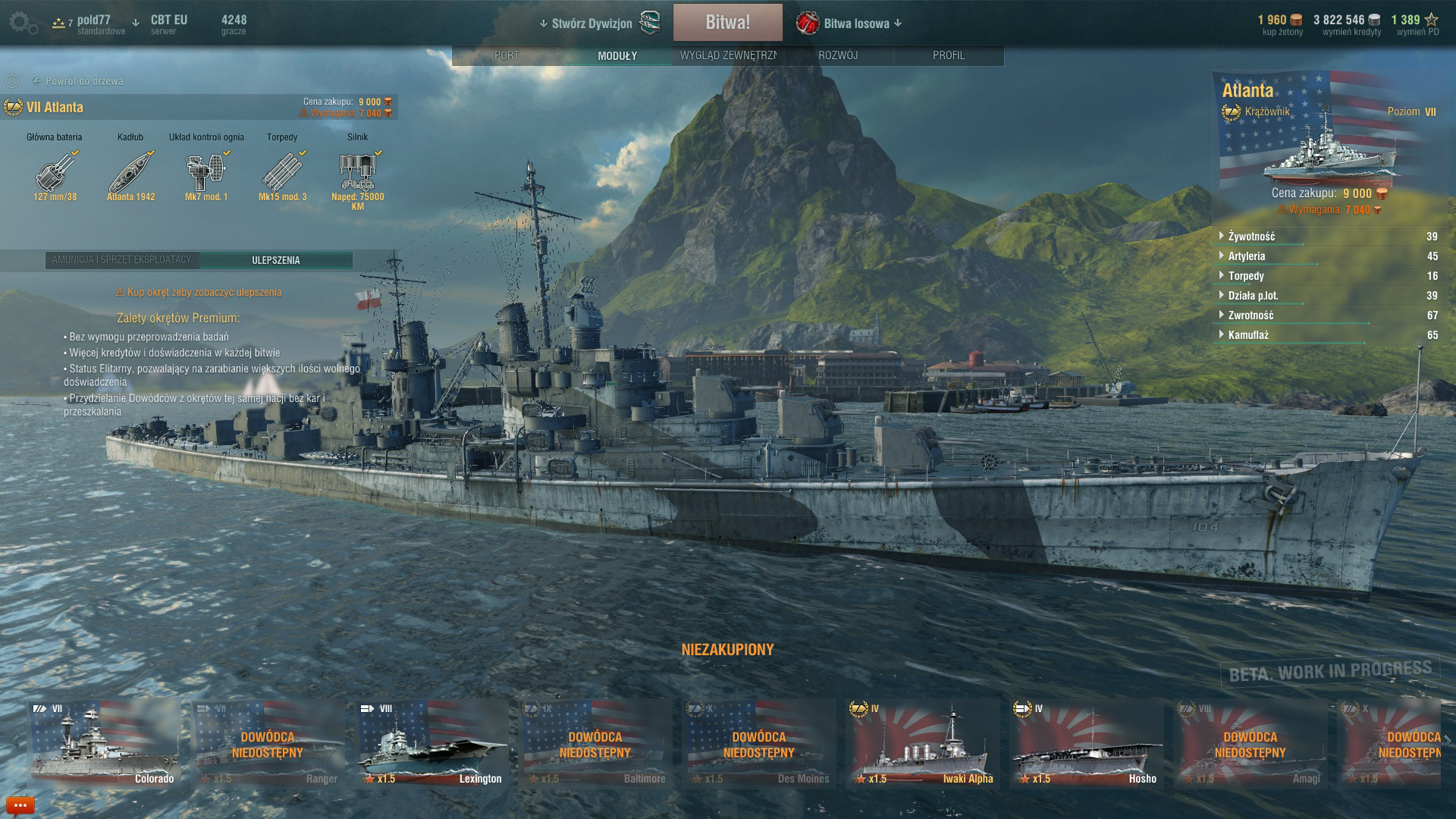Go to the PROFIL tab

(948, 55)
